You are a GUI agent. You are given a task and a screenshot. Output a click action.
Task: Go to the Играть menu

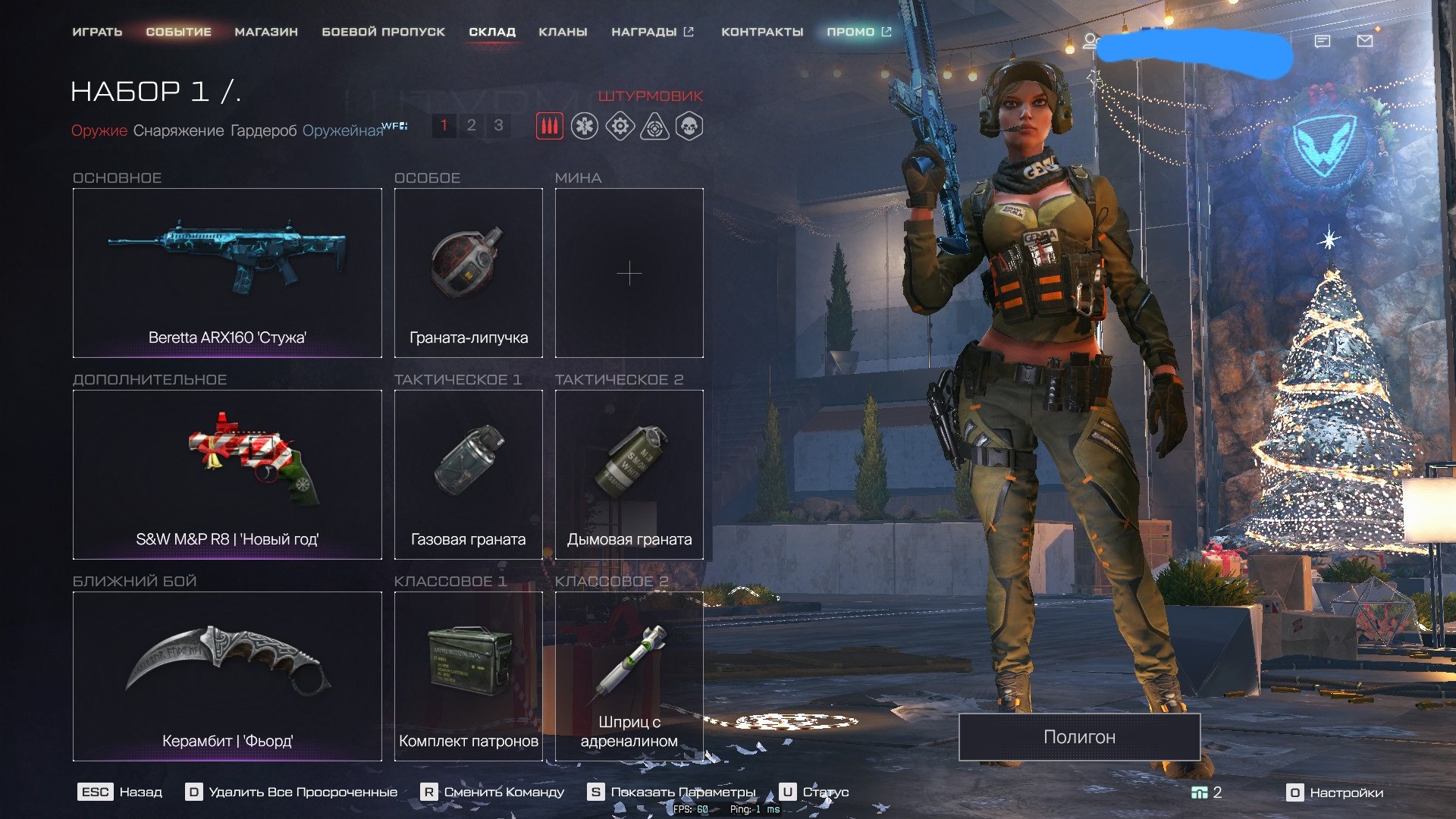click(x=97, y=32)
